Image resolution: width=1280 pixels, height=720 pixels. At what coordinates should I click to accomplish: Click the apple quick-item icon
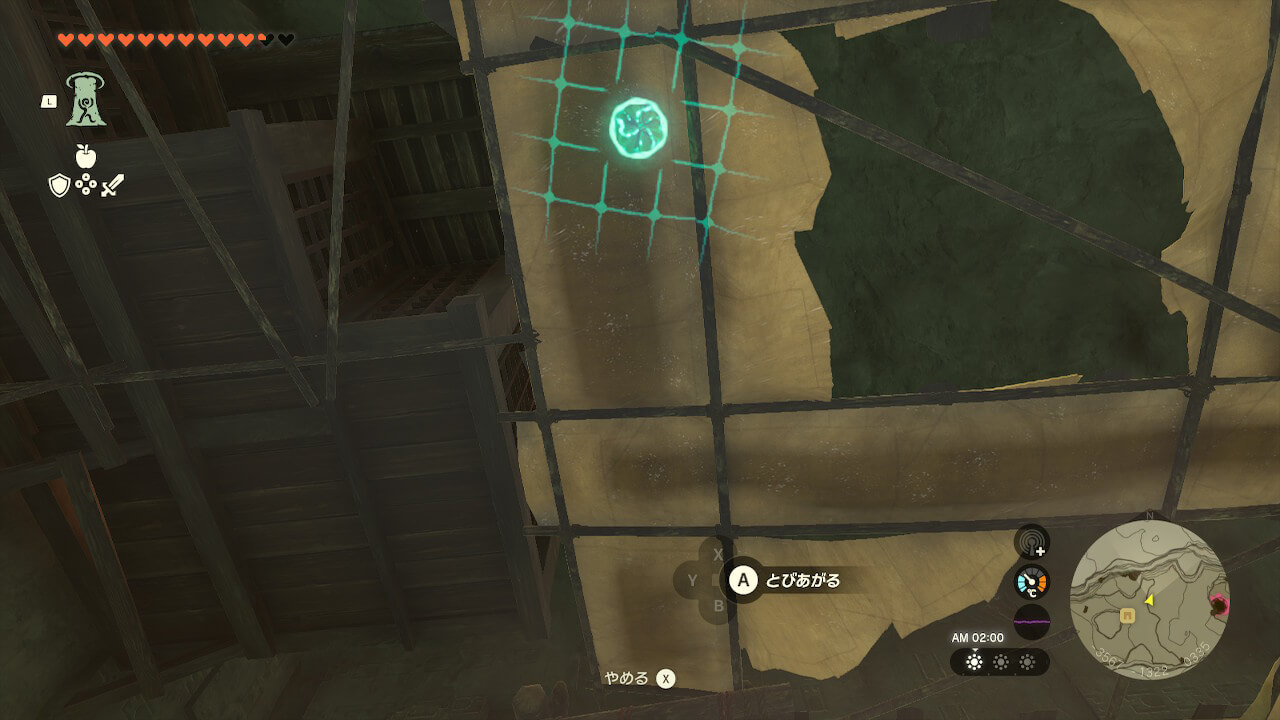(85, 155)
